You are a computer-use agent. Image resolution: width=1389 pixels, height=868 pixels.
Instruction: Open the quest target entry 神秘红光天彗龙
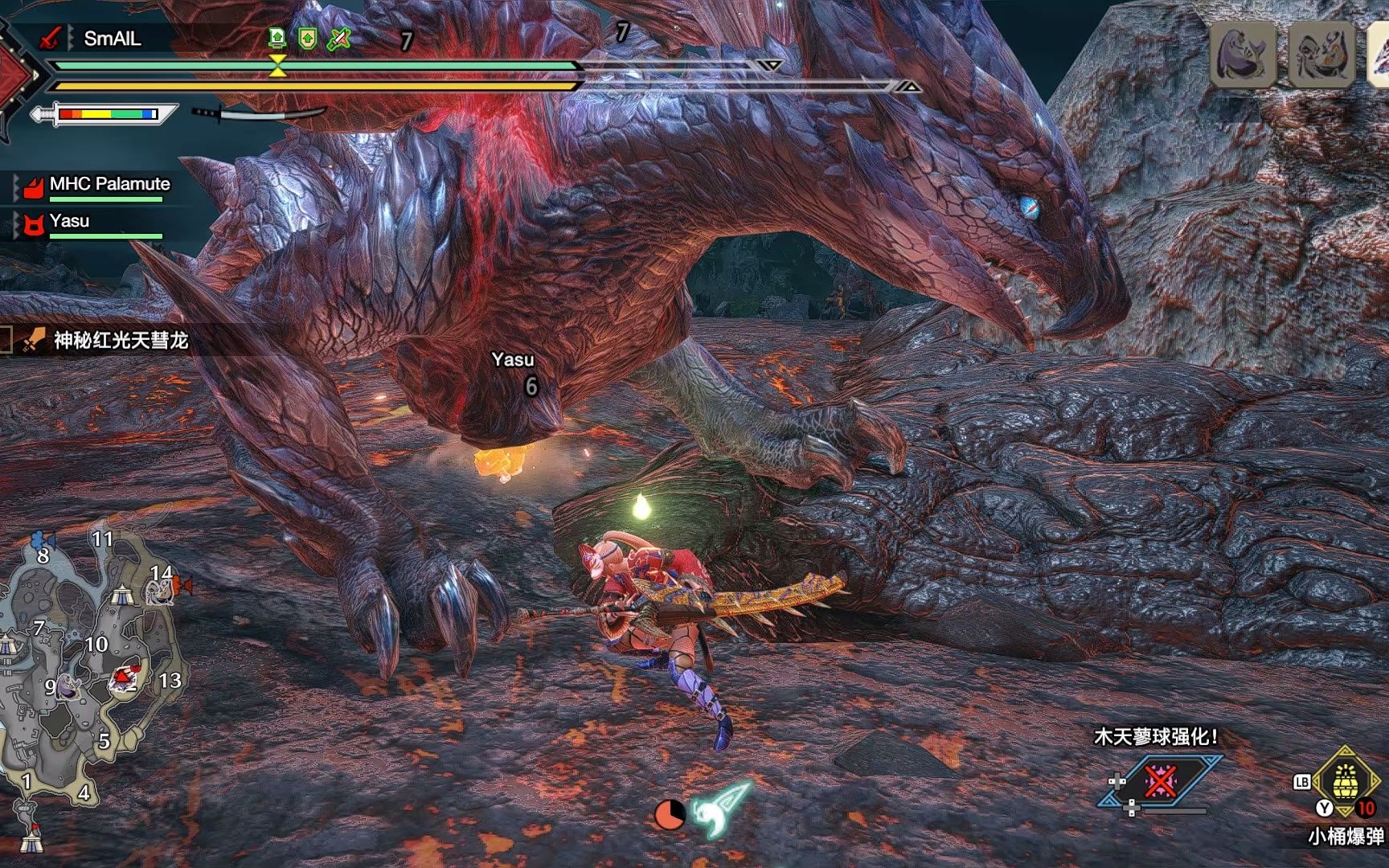[121, 340]
